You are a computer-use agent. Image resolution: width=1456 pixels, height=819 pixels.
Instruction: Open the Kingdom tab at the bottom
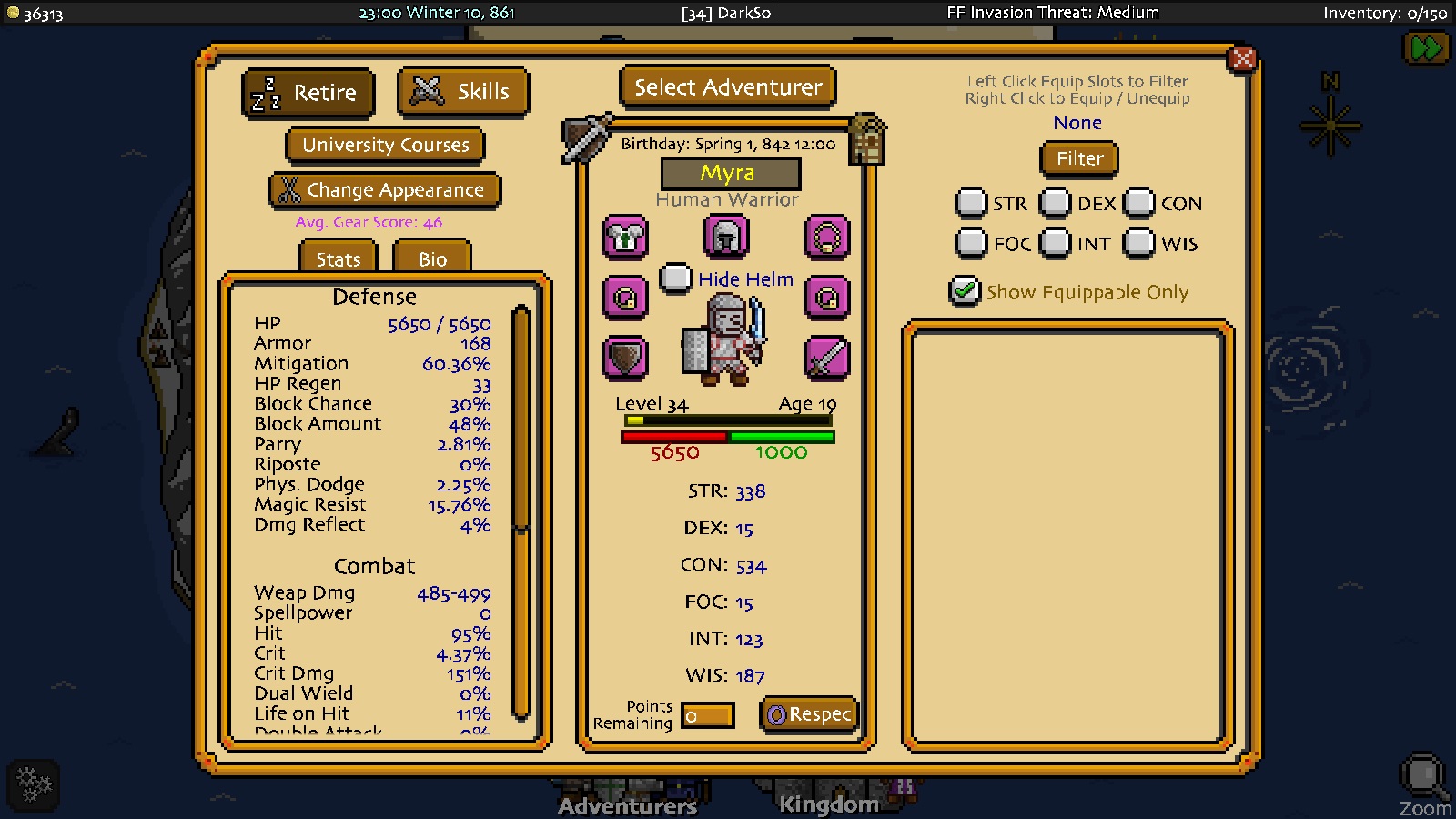[828, 804]
